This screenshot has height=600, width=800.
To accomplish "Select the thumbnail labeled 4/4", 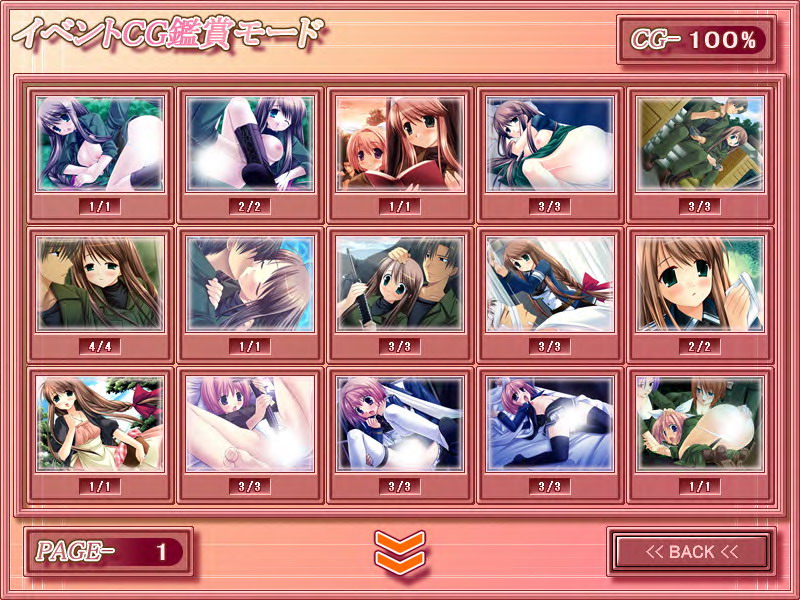I will point(99,284).
